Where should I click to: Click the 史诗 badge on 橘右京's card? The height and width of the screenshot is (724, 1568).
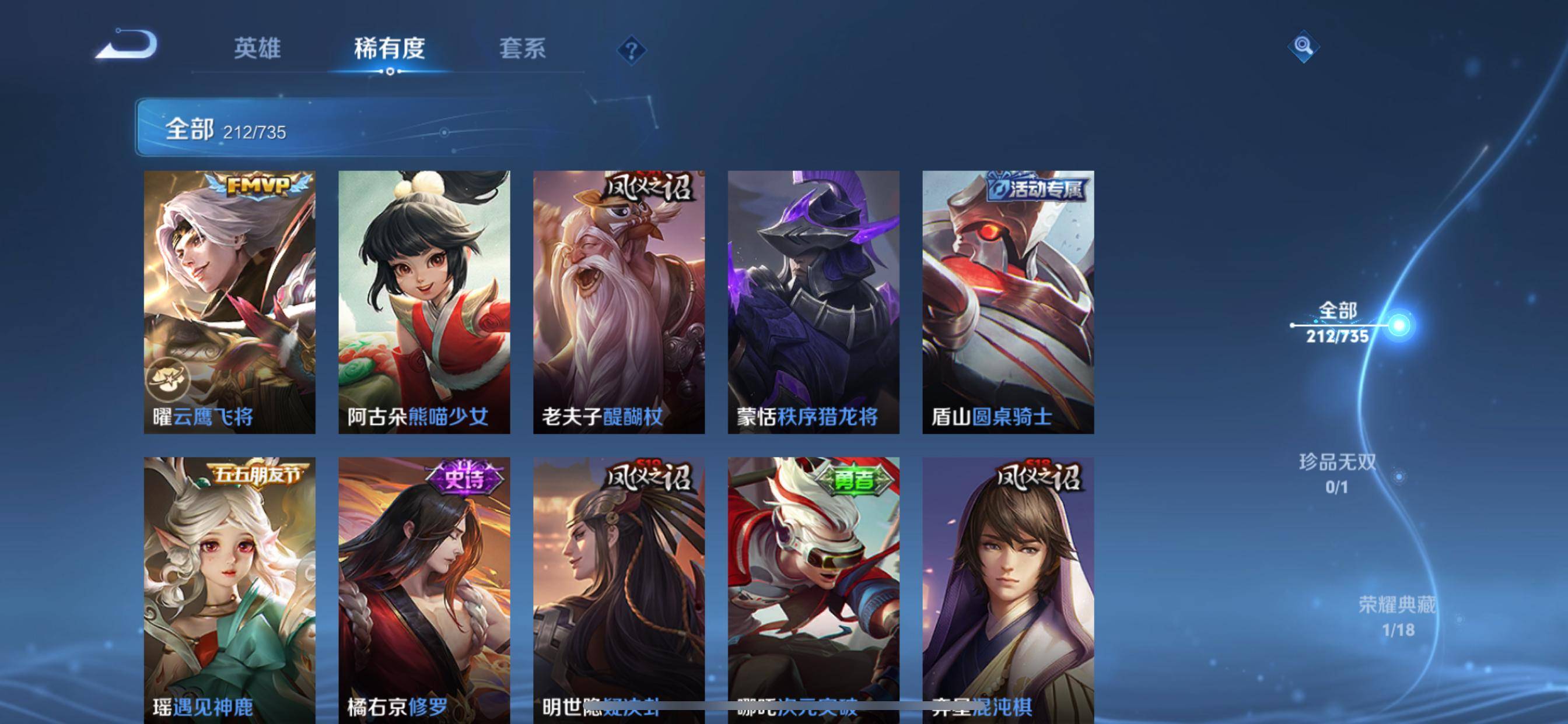(x=460, y=479)
